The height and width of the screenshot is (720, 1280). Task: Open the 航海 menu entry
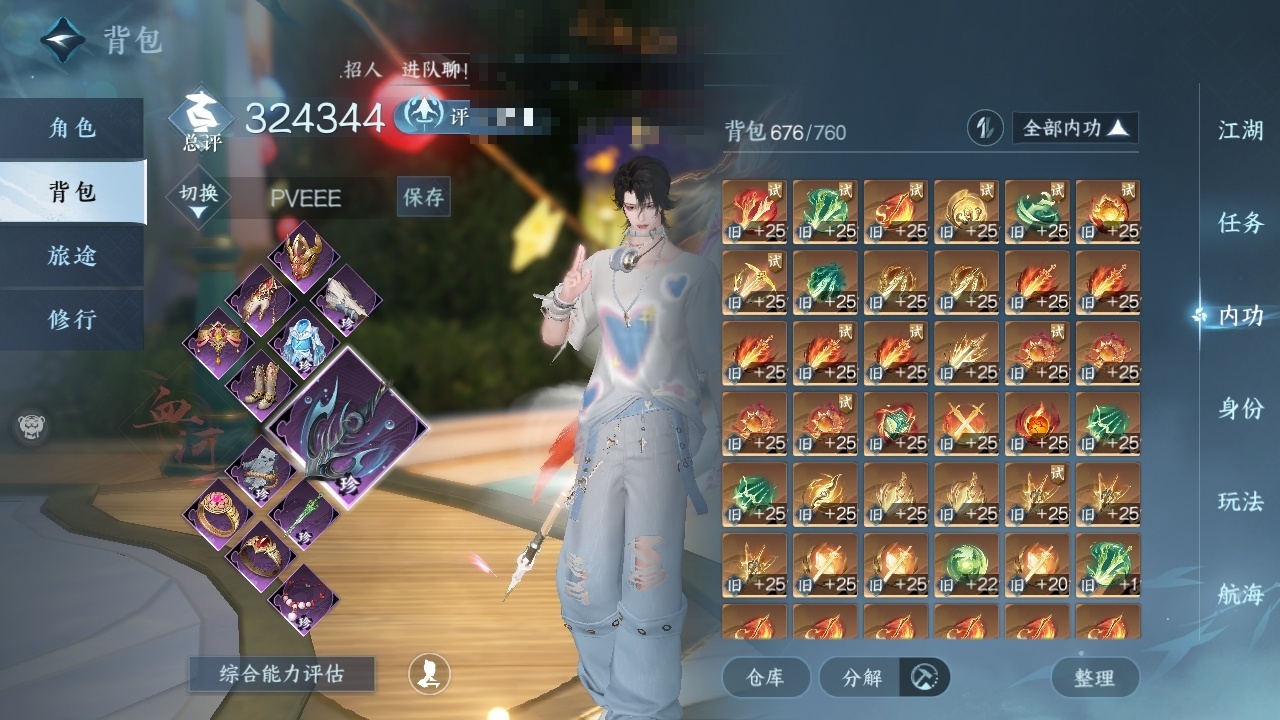click(x=1240, y=594)
